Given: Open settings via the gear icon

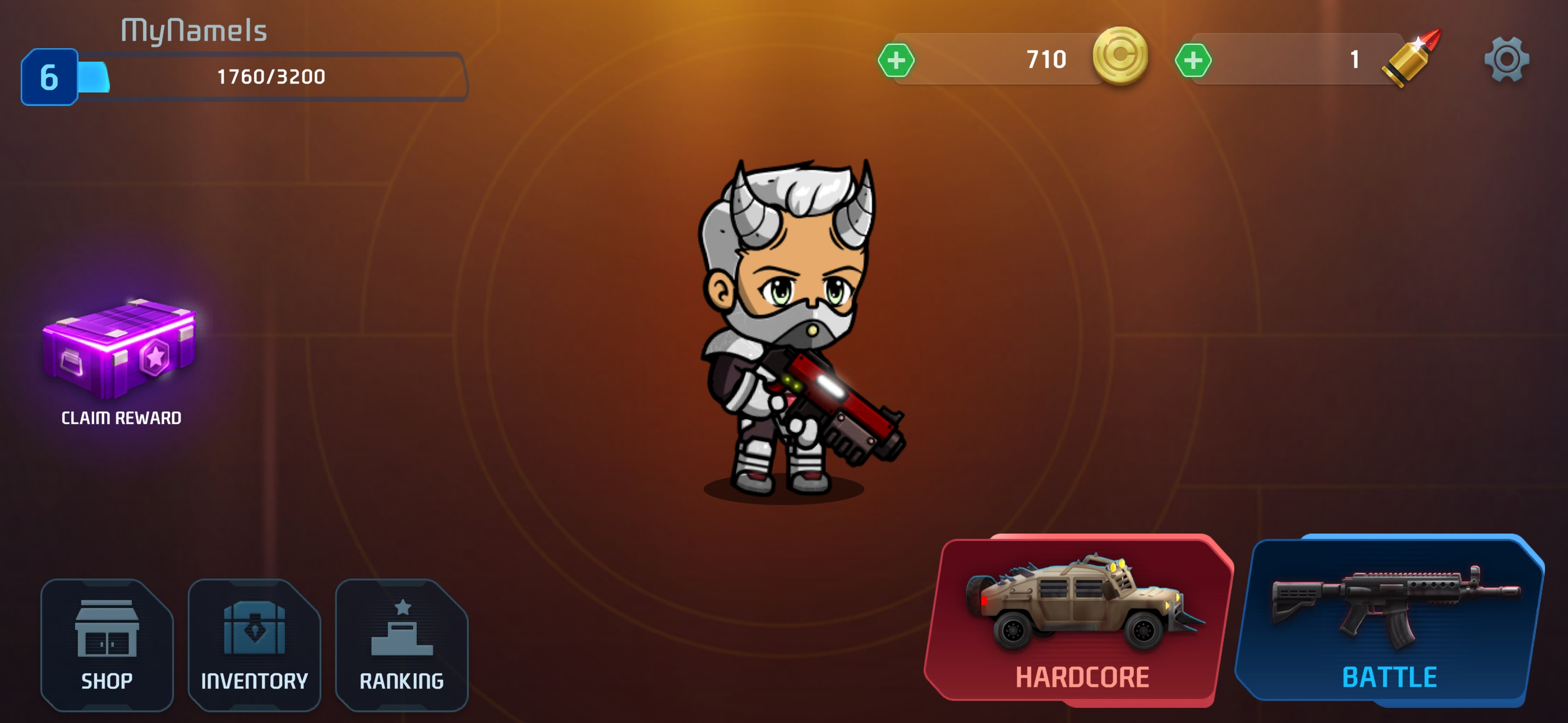Looking at the screenshot, I should tap(1506, 59).
